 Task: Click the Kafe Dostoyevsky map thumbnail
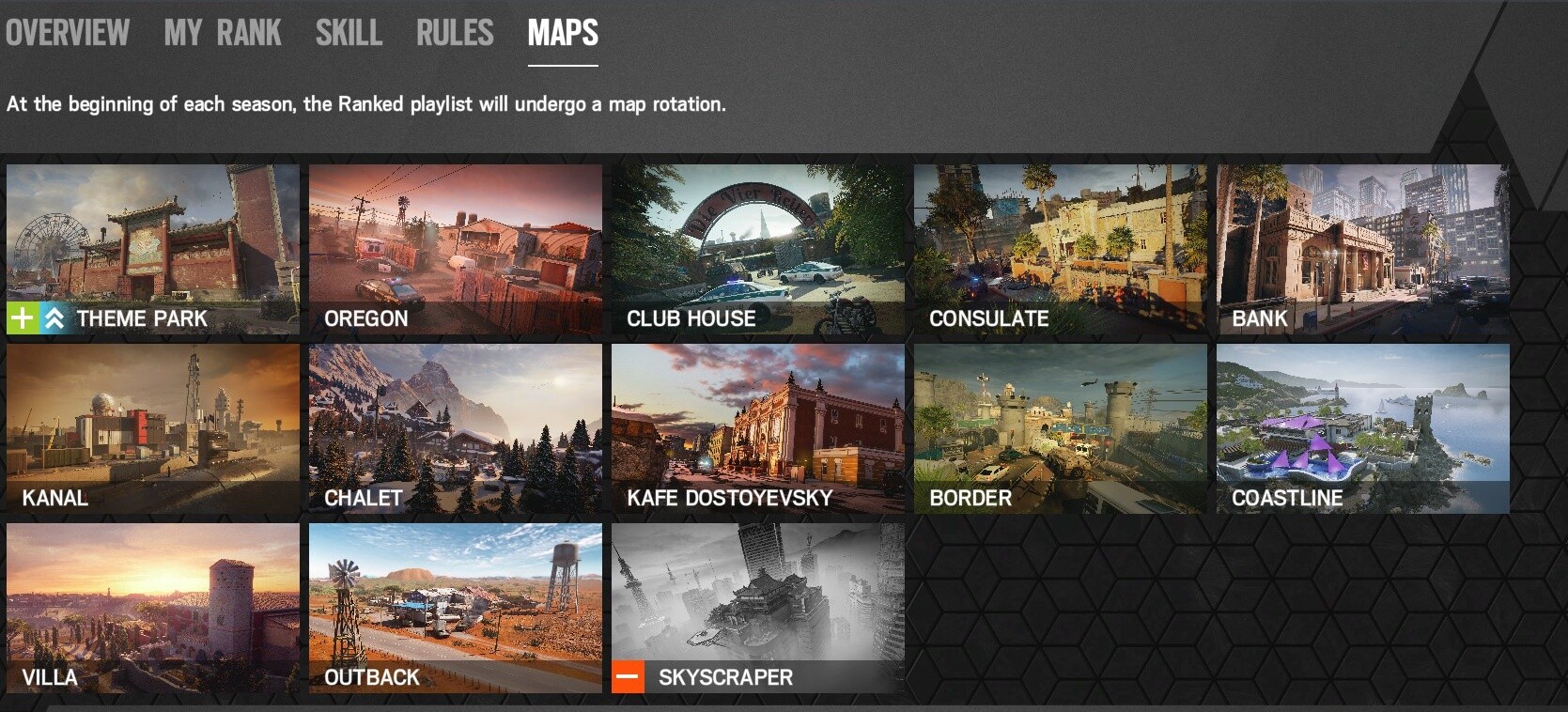(758, 428)
